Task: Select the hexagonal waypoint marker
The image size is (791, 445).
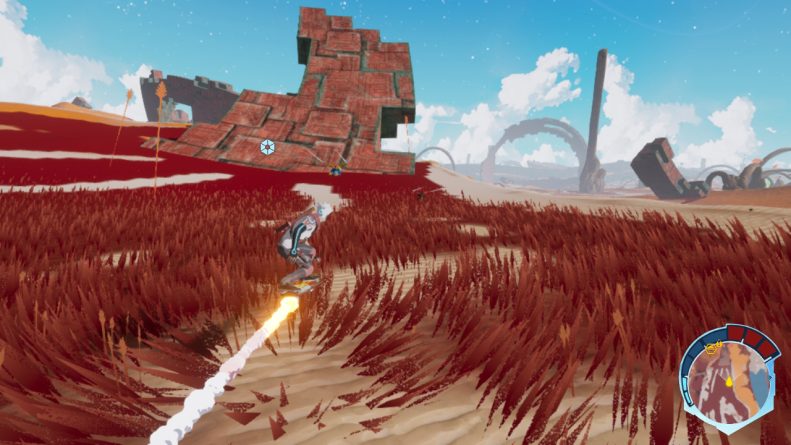Action: click(267, 147)
